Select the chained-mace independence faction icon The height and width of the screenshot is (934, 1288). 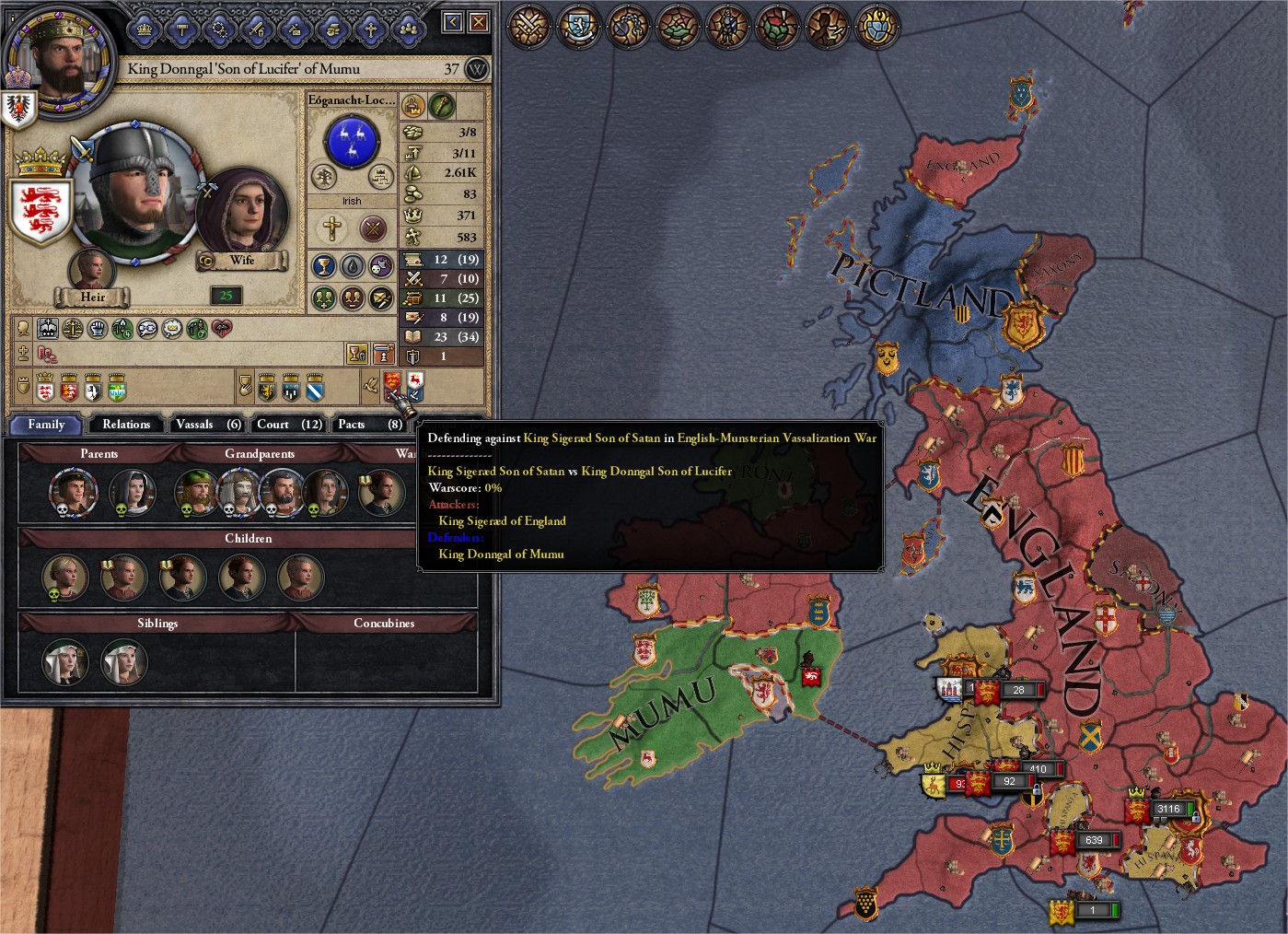coord(627,27)
